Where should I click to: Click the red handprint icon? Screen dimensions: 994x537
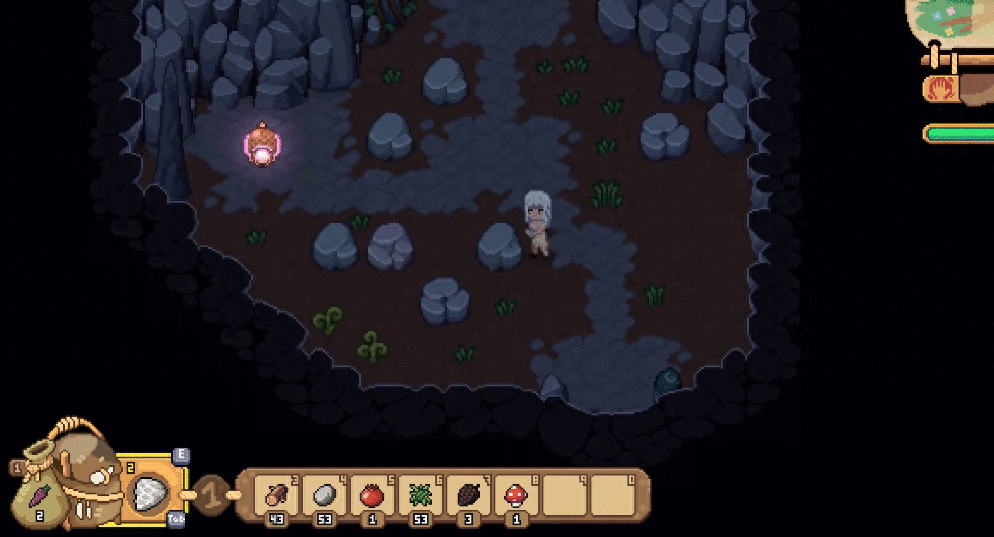tap(940, 89)
